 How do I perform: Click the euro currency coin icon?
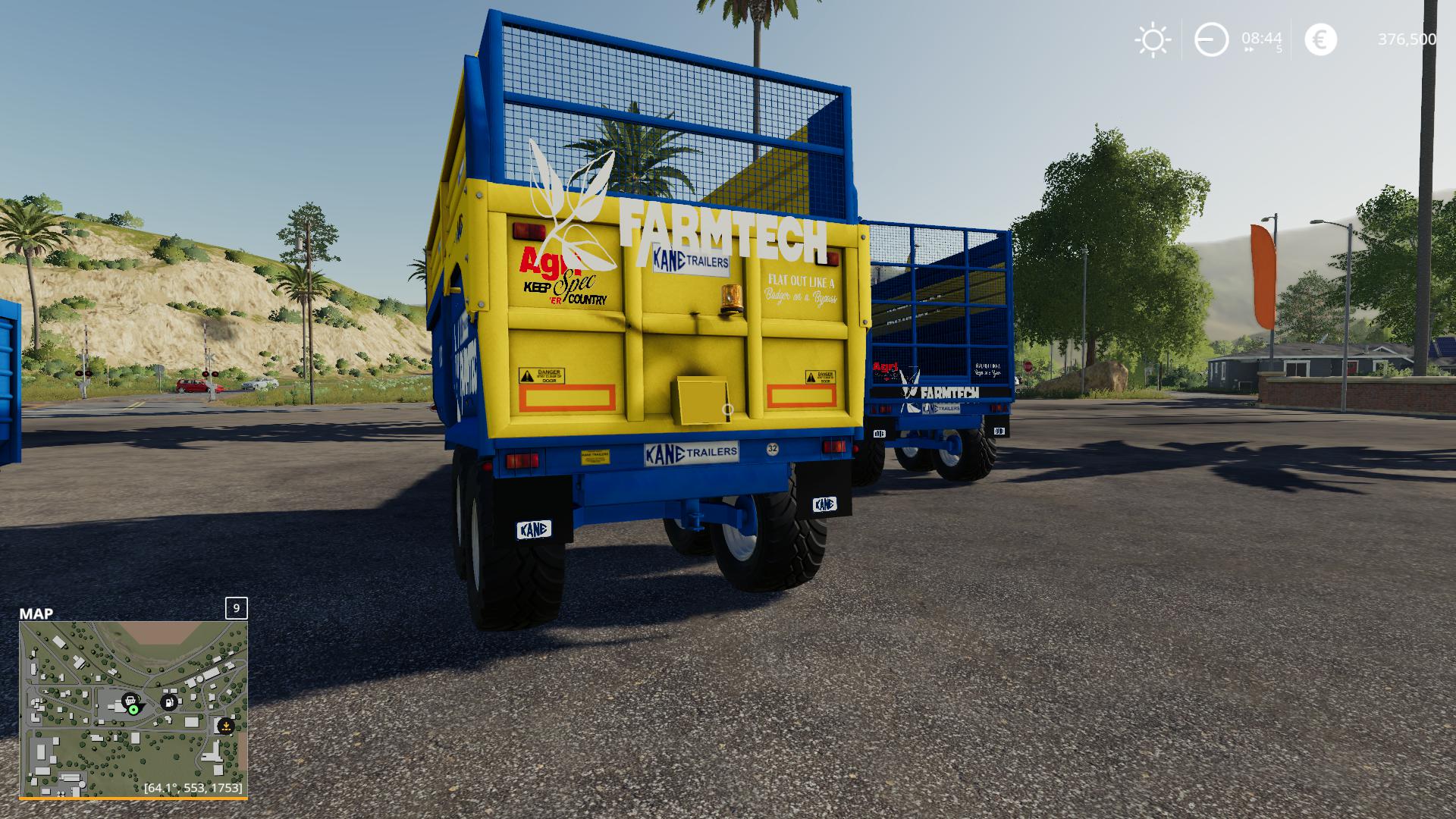pyautogui.click(x=1321, y=39)
